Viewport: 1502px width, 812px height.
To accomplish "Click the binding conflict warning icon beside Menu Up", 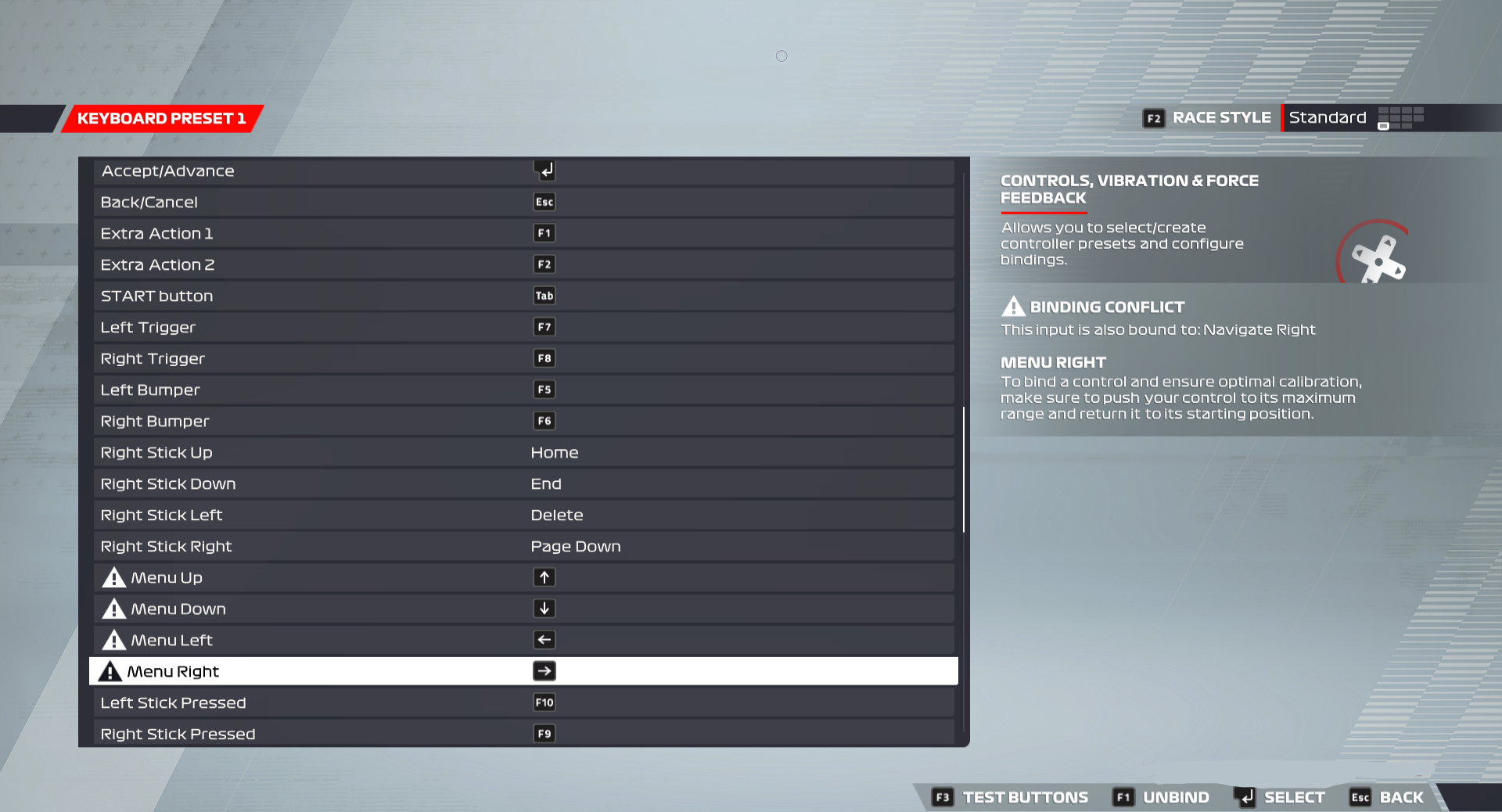I will point(113,577).
